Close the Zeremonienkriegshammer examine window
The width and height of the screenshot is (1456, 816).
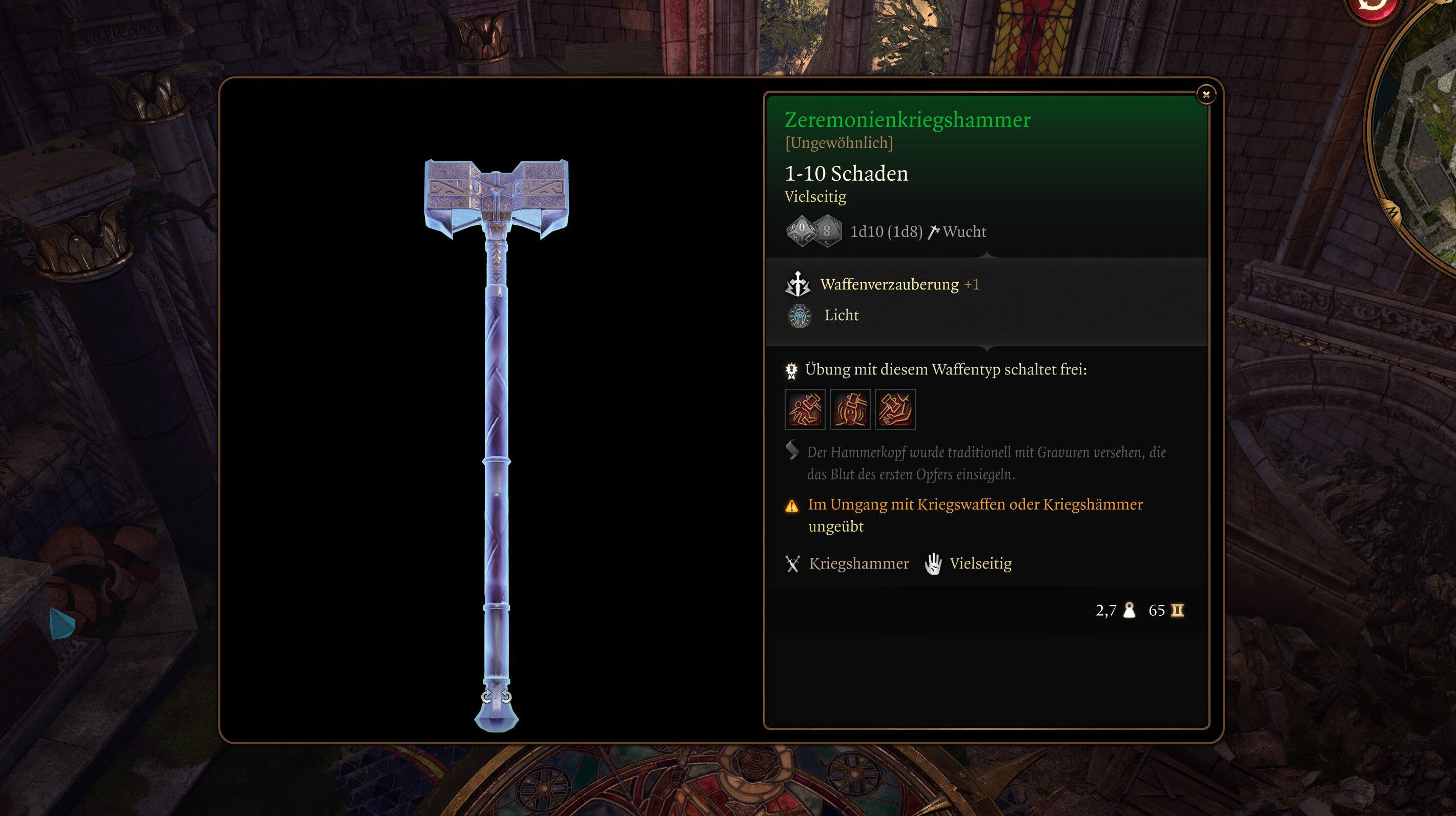1205,95
